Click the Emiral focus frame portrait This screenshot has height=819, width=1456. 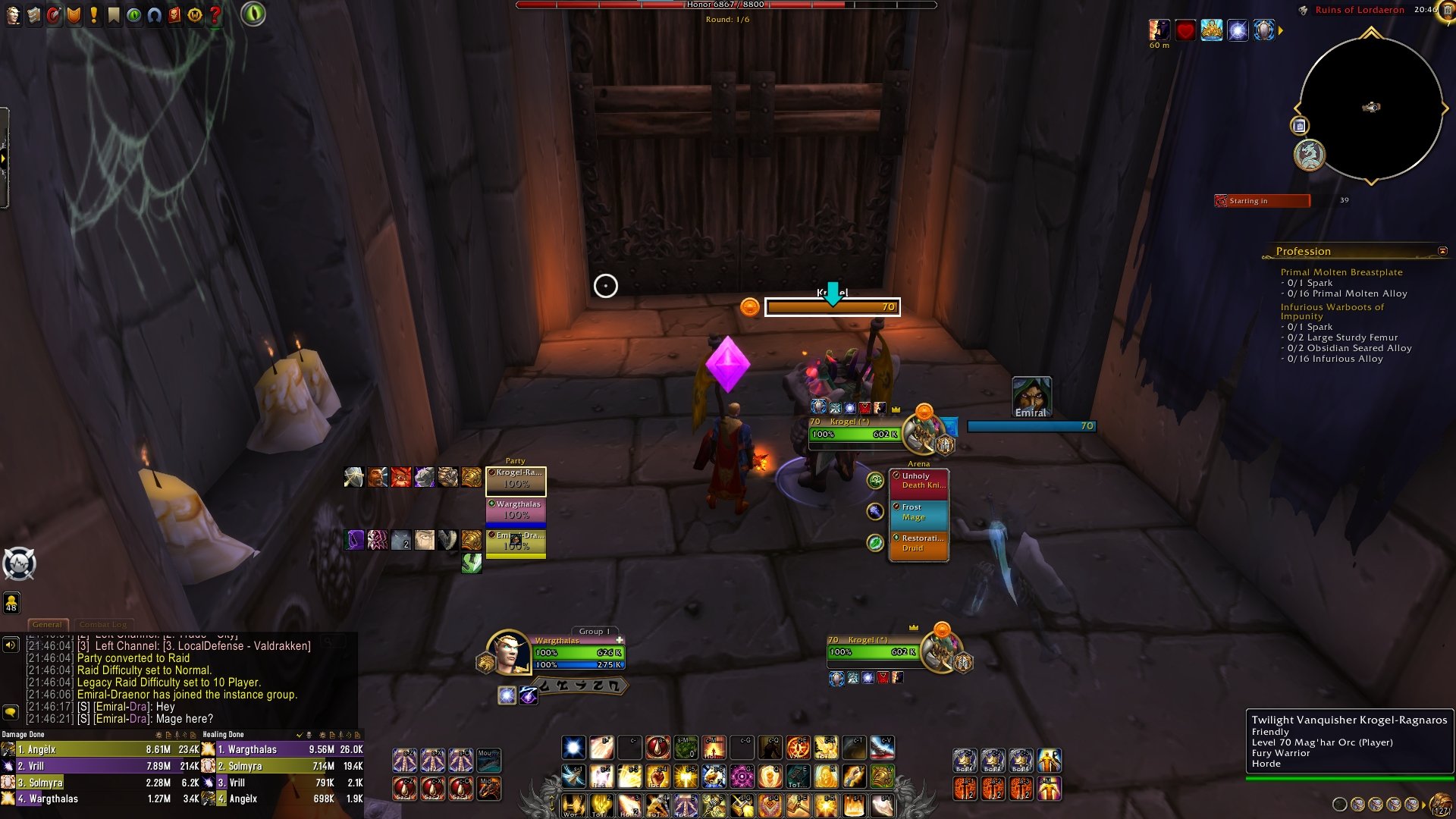[1031, 396]
